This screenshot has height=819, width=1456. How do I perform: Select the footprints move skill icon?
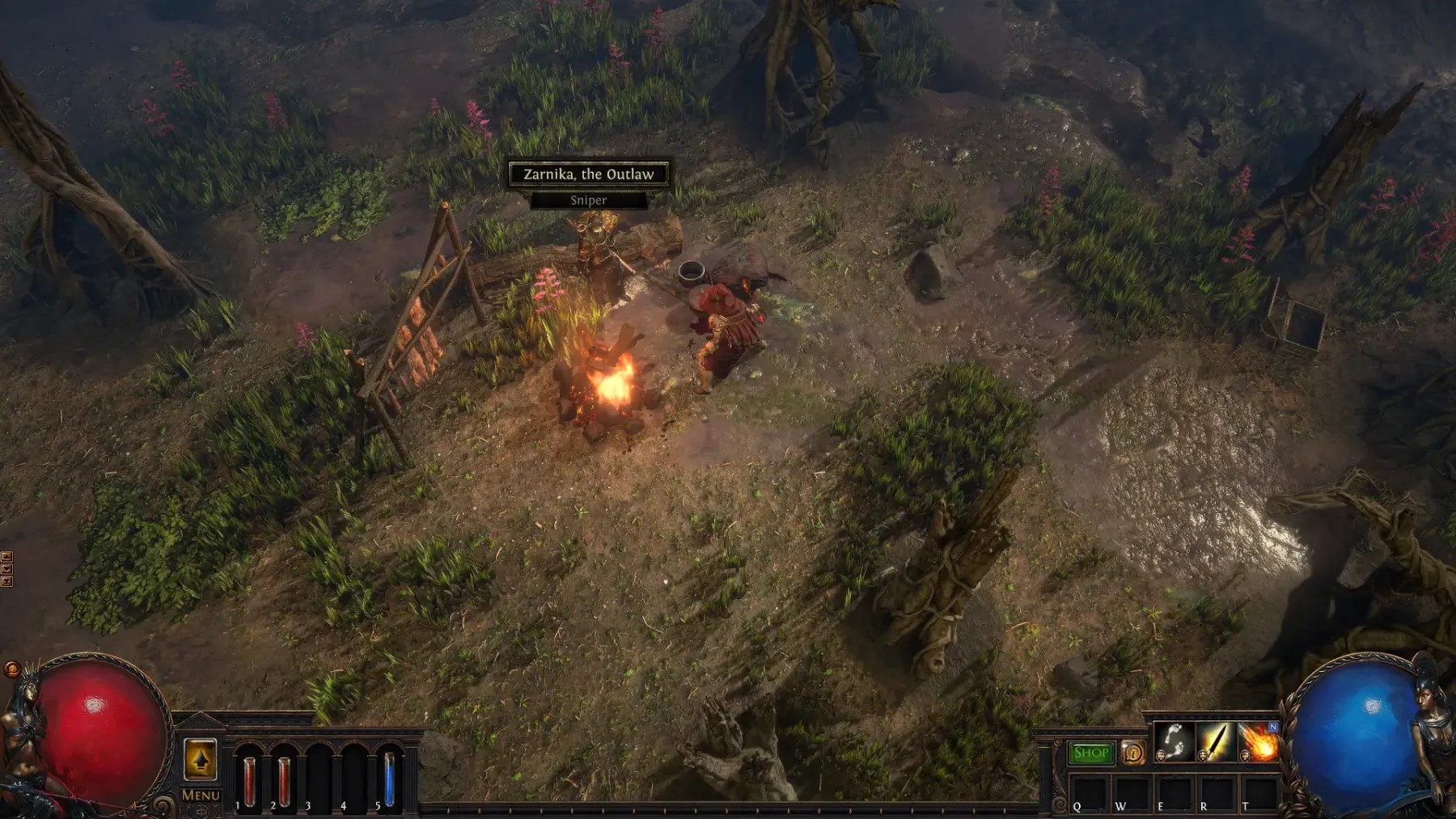coord(1174,742)
